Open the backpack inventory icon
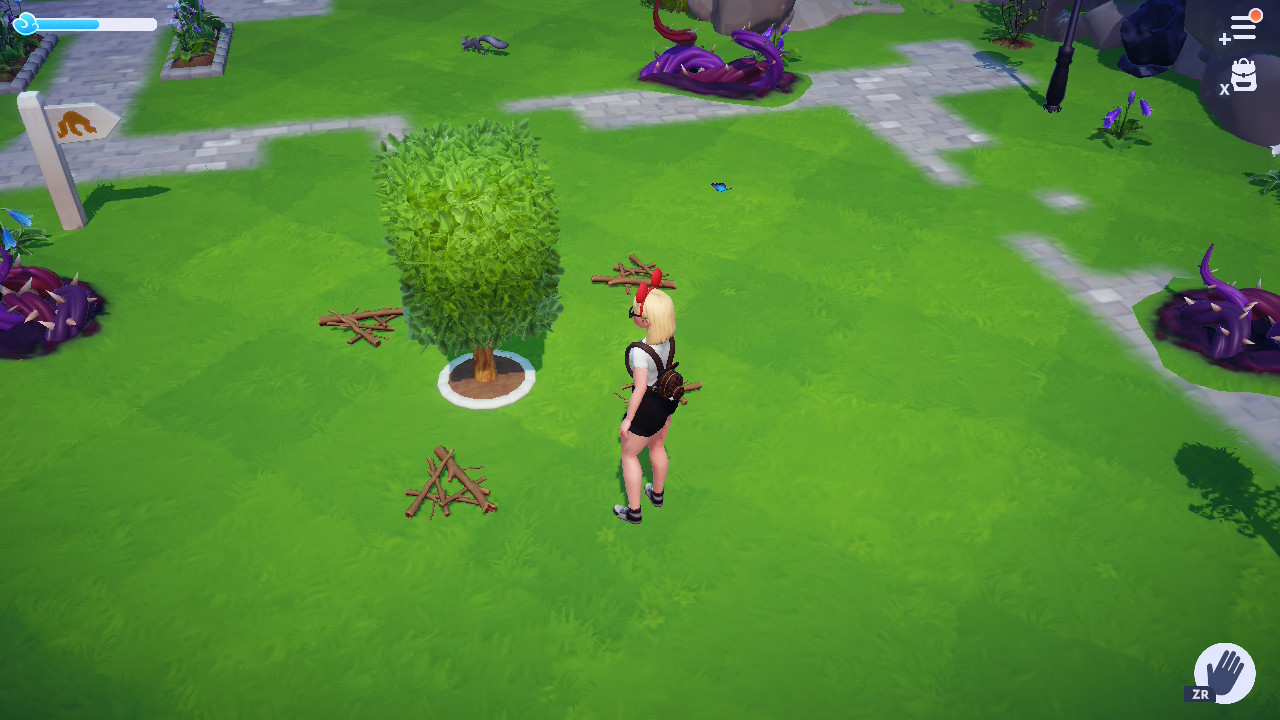This screenshot has width=1280, height=720. point(1243,76)
